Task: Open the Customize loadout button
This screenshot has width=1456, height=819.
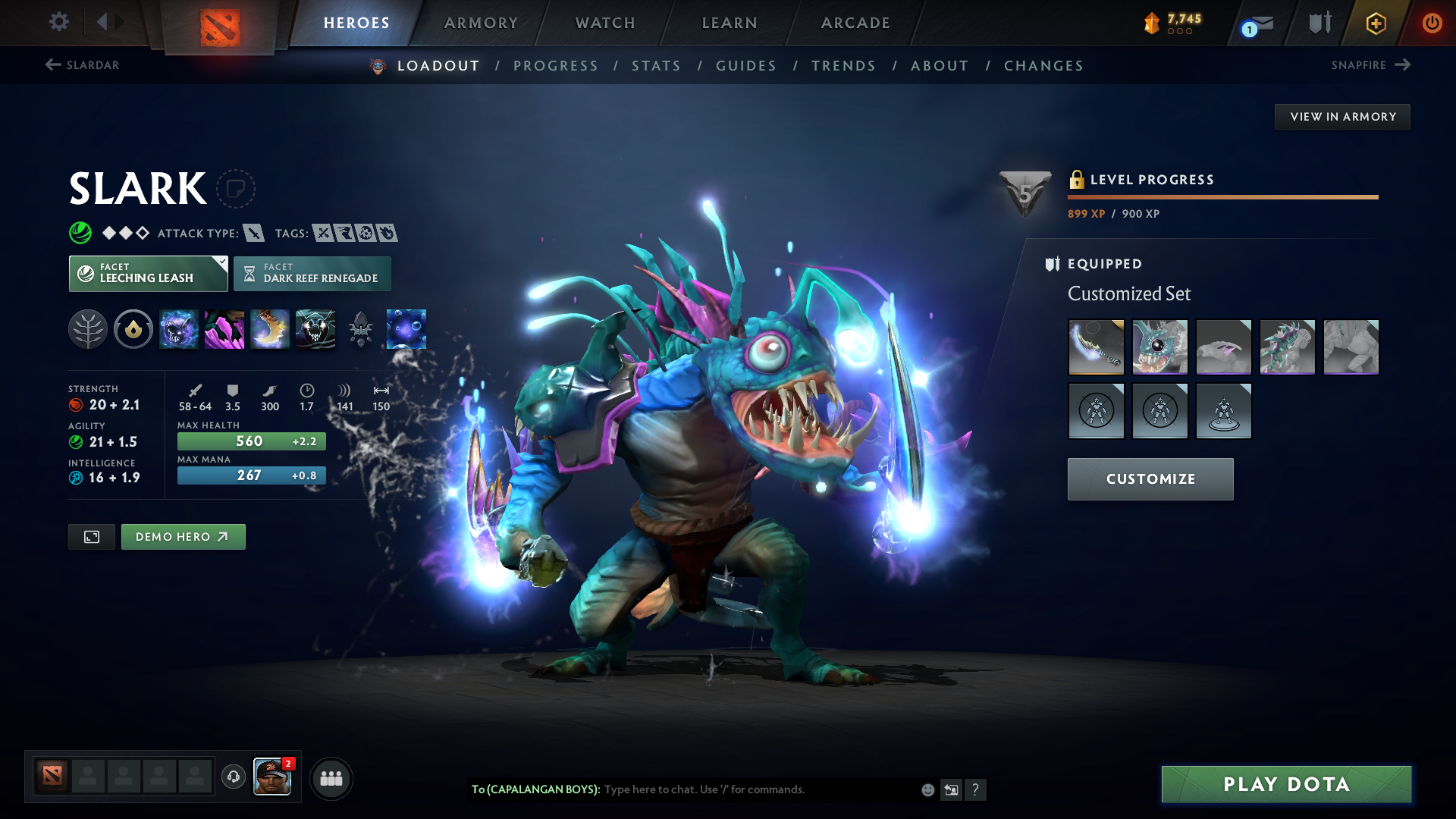Action: click(x=1150, y=479)
